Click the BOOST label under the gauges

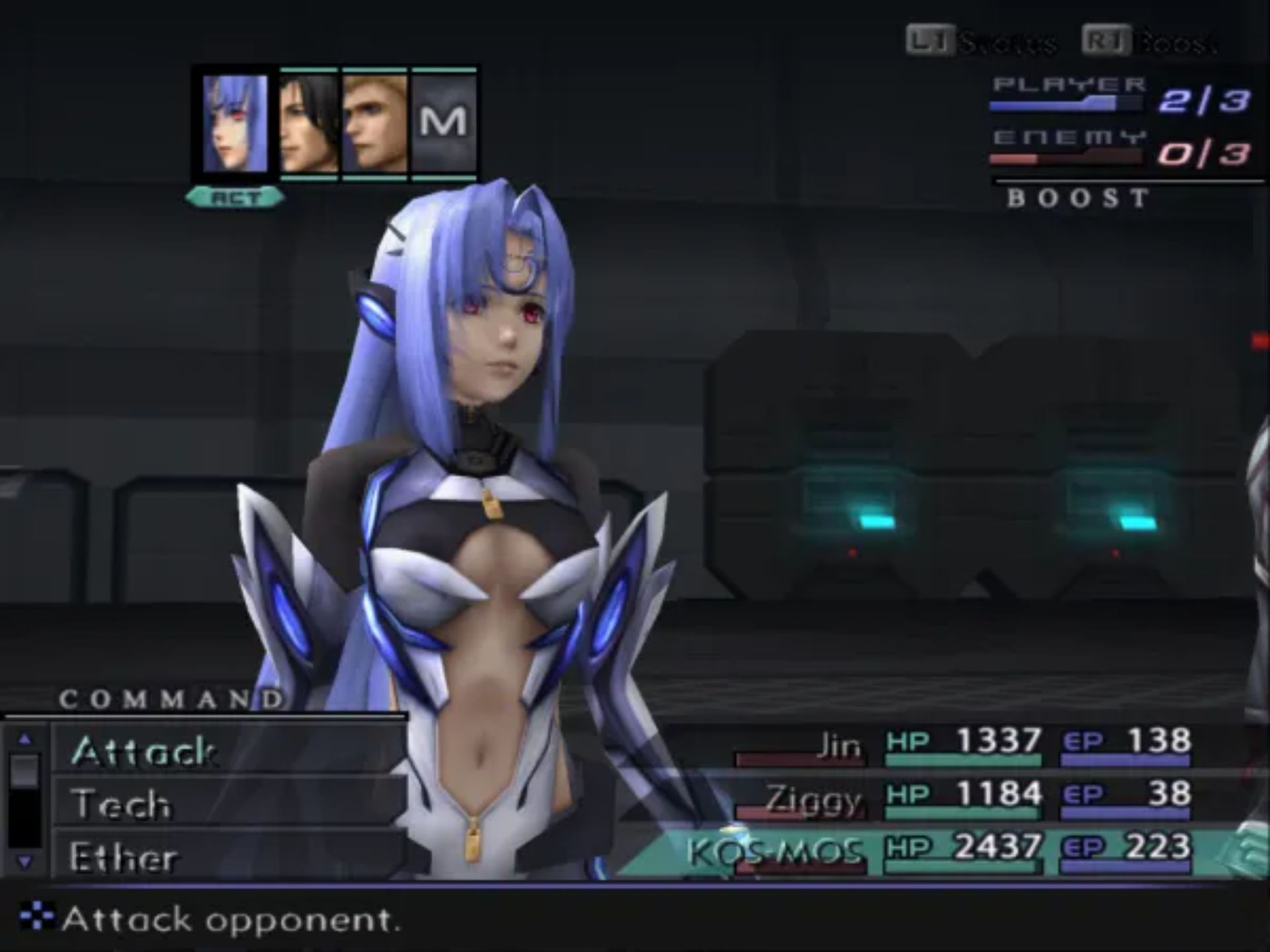point(1078,198)
